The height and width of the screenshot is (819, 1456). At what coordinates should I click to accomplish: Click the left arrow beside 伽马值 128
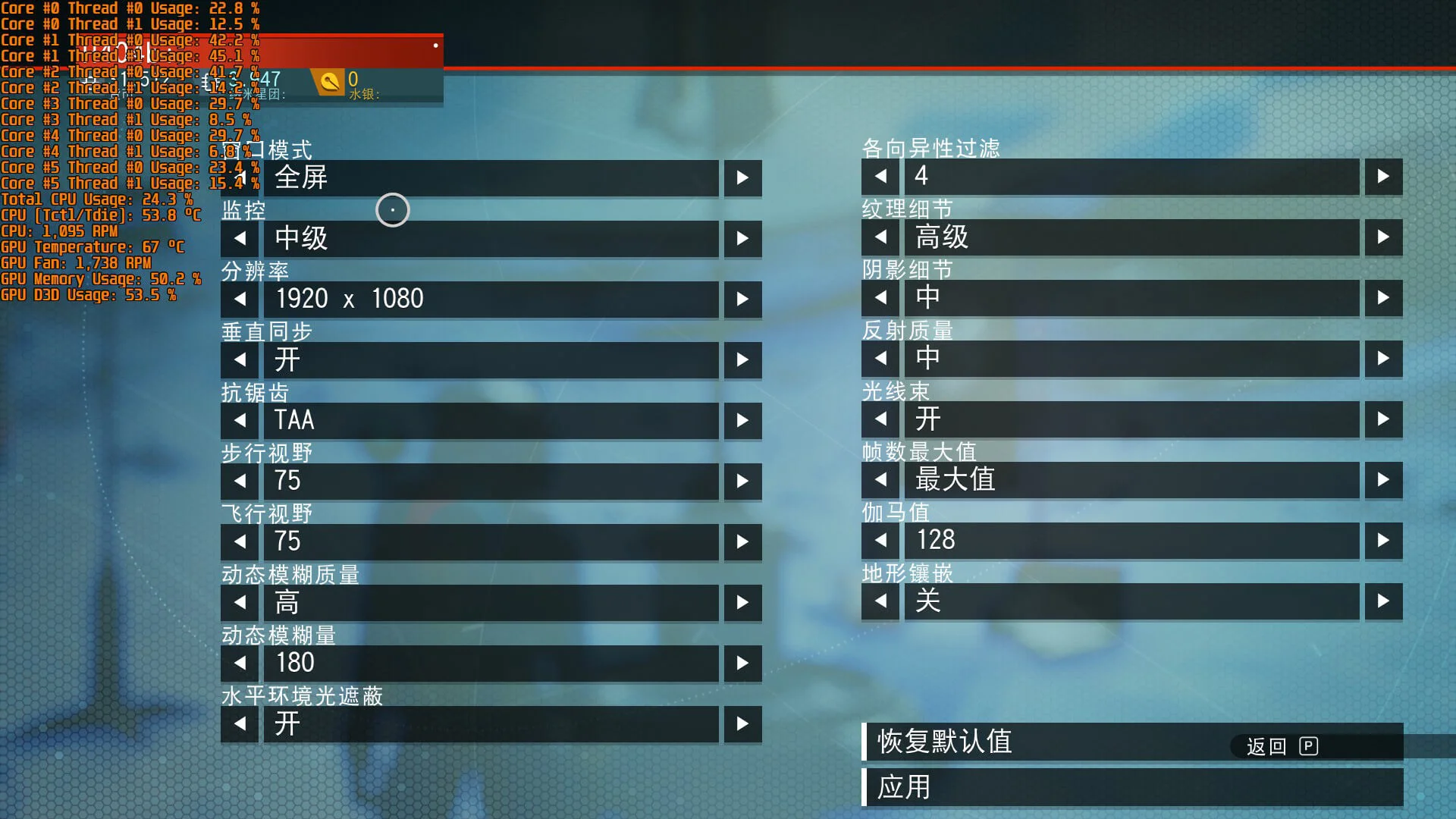click(x=880, y=541)
